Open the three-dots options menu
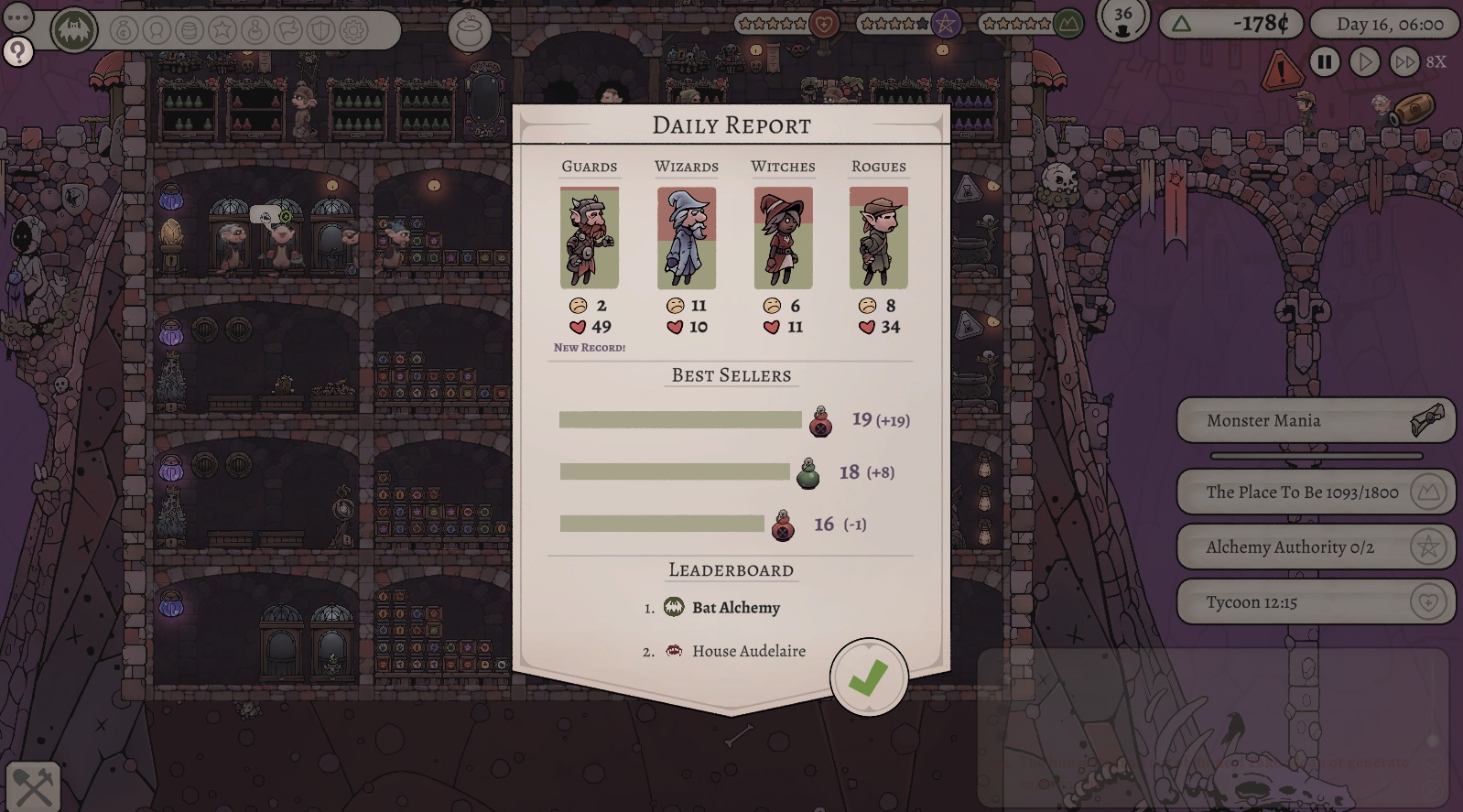 coord(18,18)
